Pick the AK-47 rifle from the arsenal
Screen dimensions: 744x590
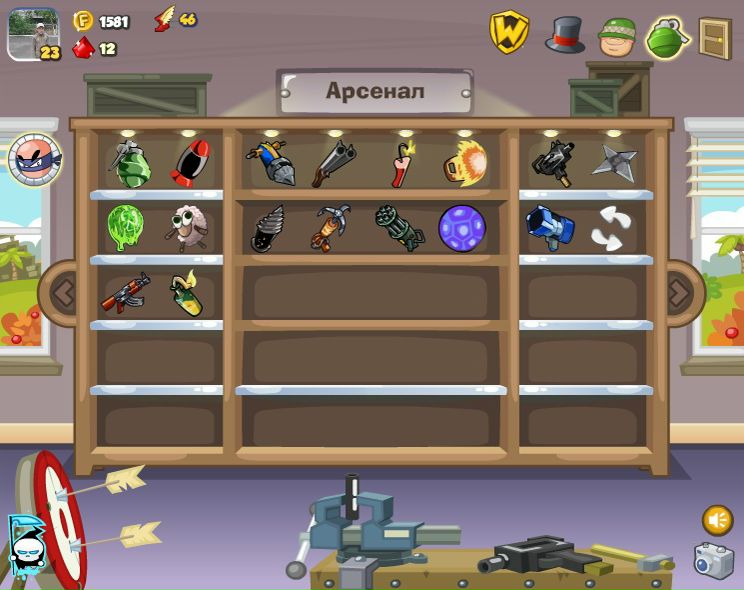pyautogui.click(x=126, y=294)
